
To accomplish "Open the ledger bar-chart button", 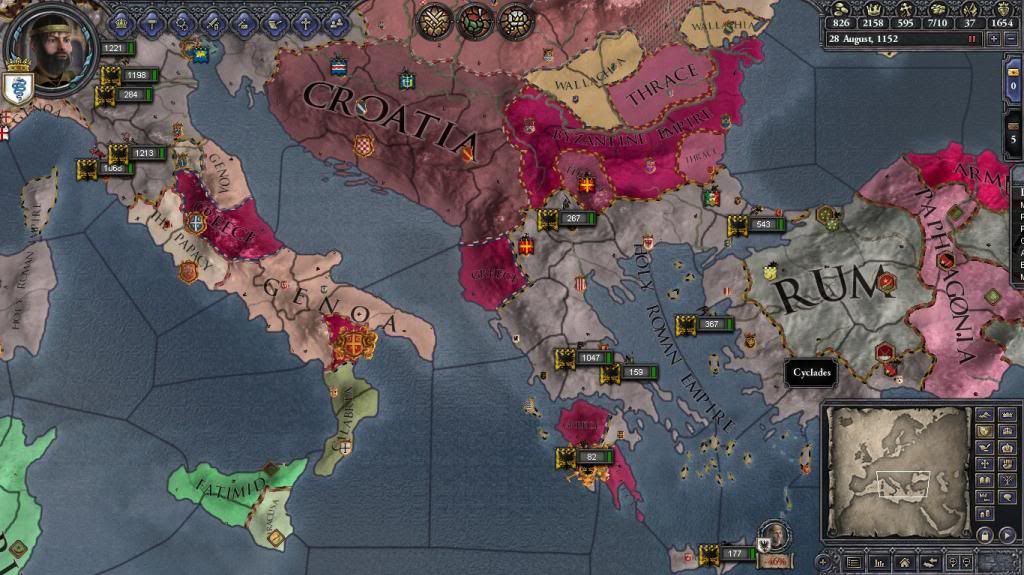I will (880, 563).
